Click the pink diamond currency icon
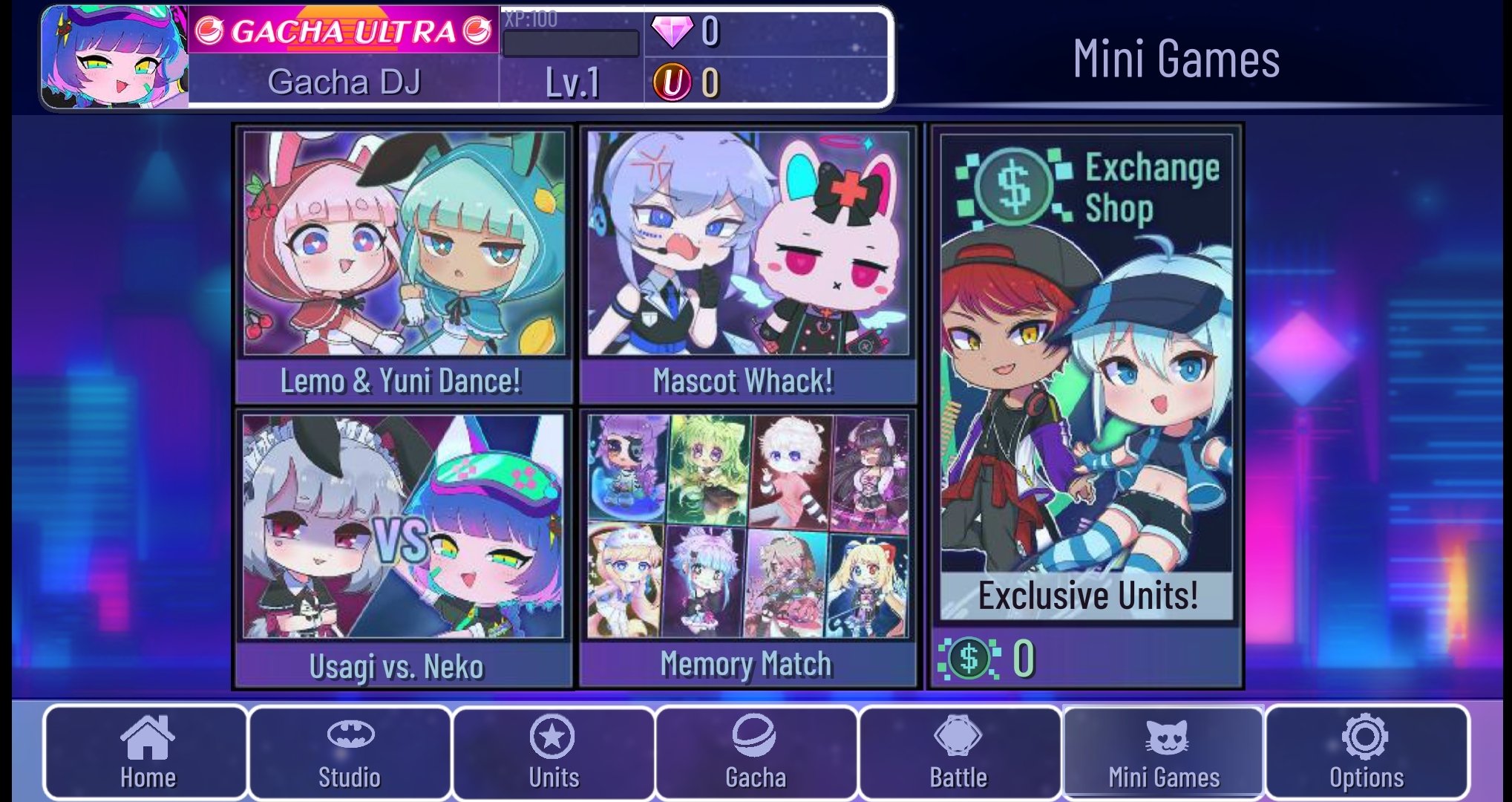This screenshot has width=1512, height=802. click(x=674, y=32)
